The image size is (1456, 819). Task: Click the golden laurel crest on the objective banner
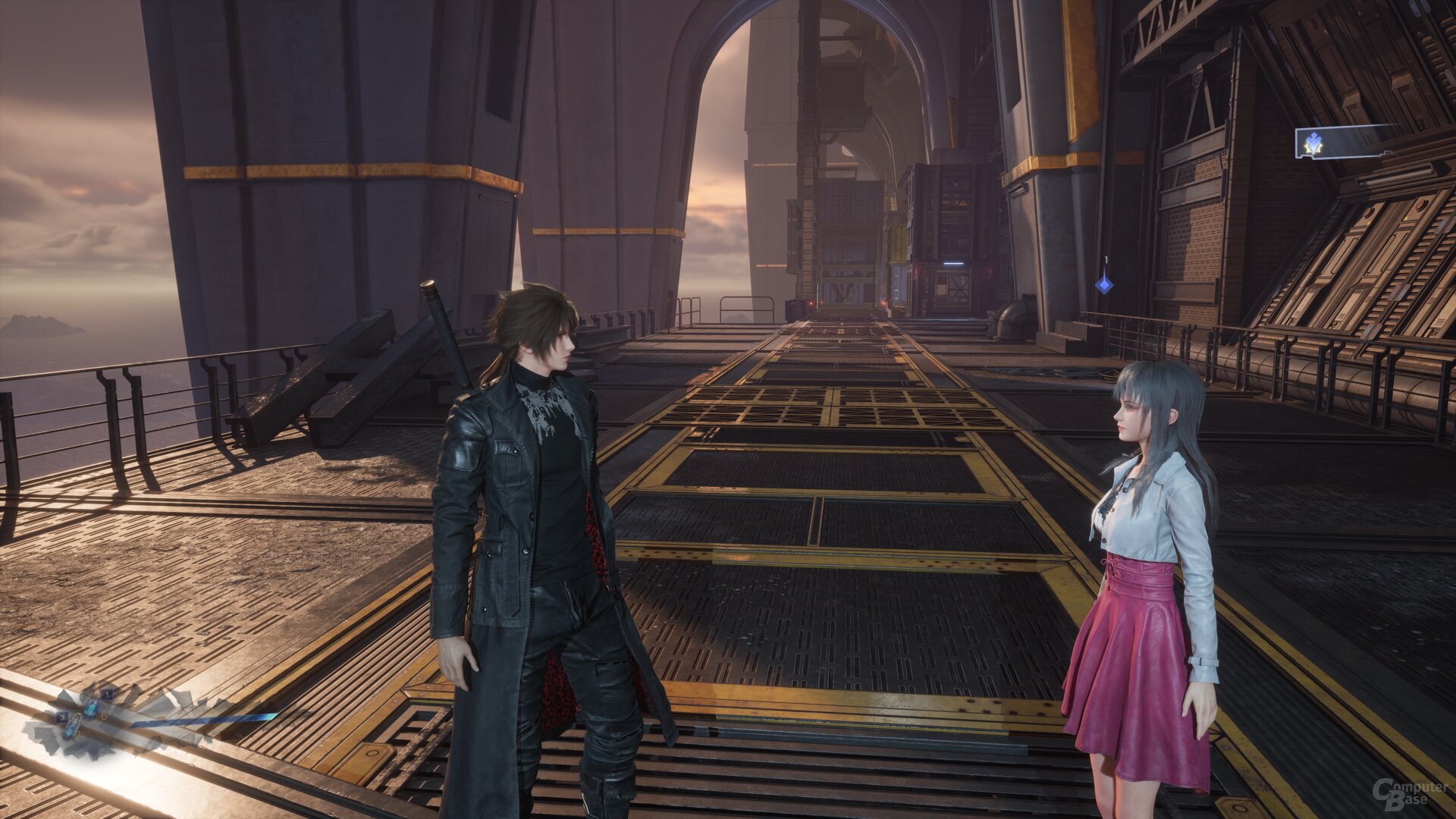(1312, 143)
